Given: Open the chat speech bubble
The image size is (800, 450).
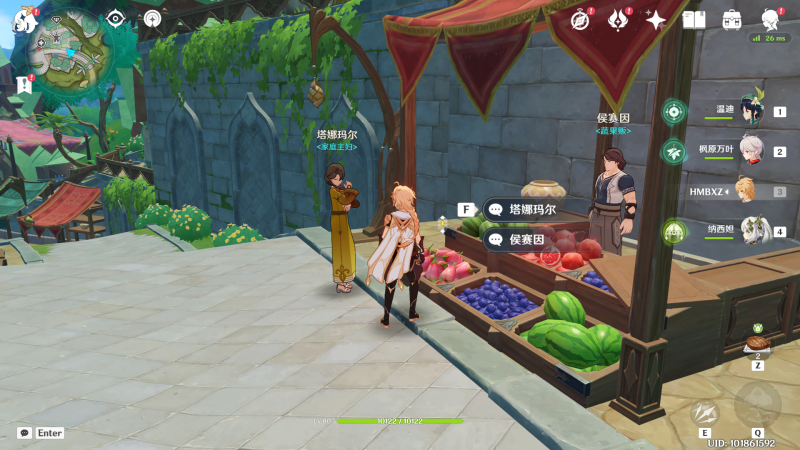Looking at the screenshot, I should (x=24, y=433).
